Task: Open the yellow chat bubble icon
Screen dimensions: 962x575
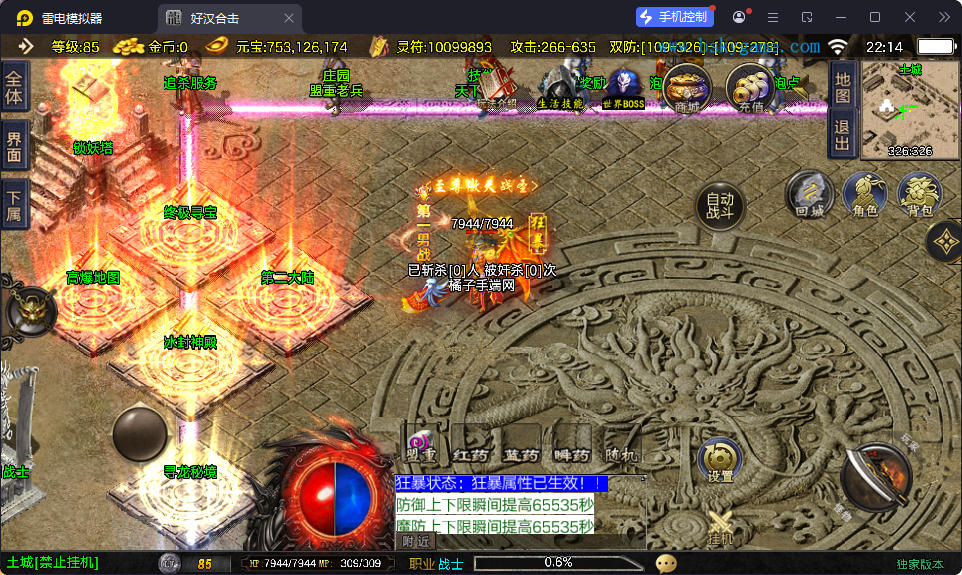Action: click(x=666, y=563)
